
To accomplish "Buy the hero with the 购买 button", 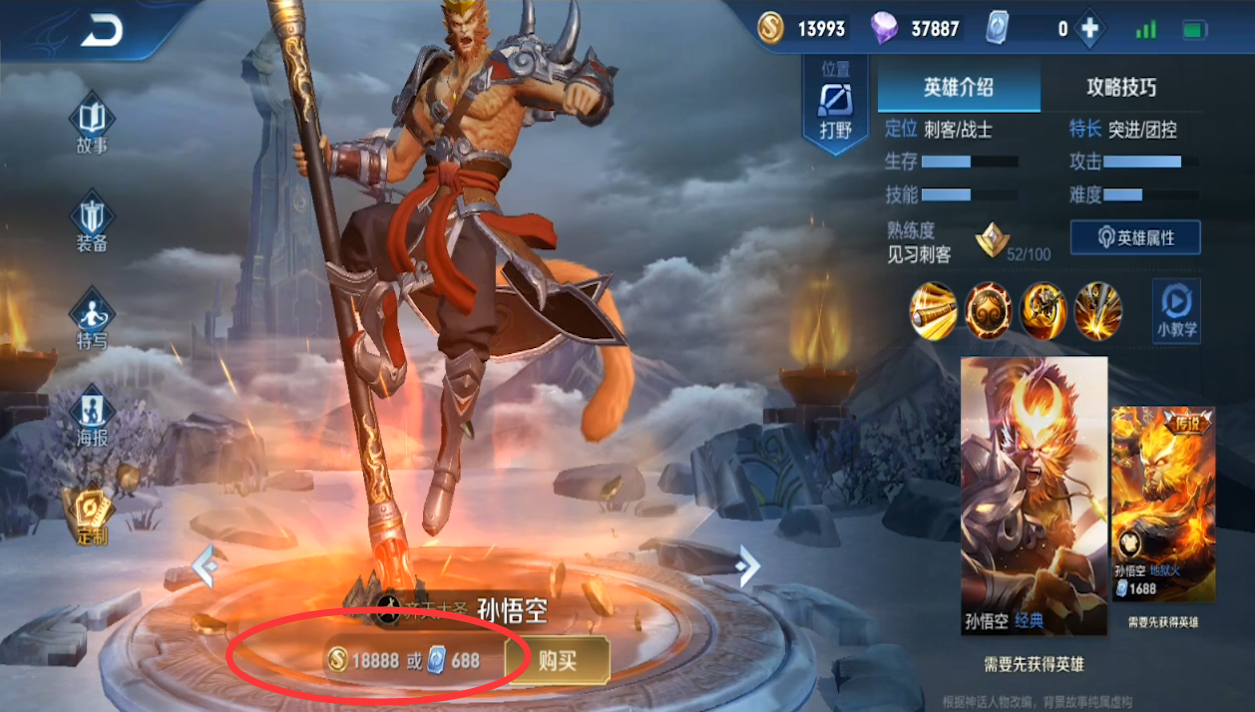I will (557, 660).
